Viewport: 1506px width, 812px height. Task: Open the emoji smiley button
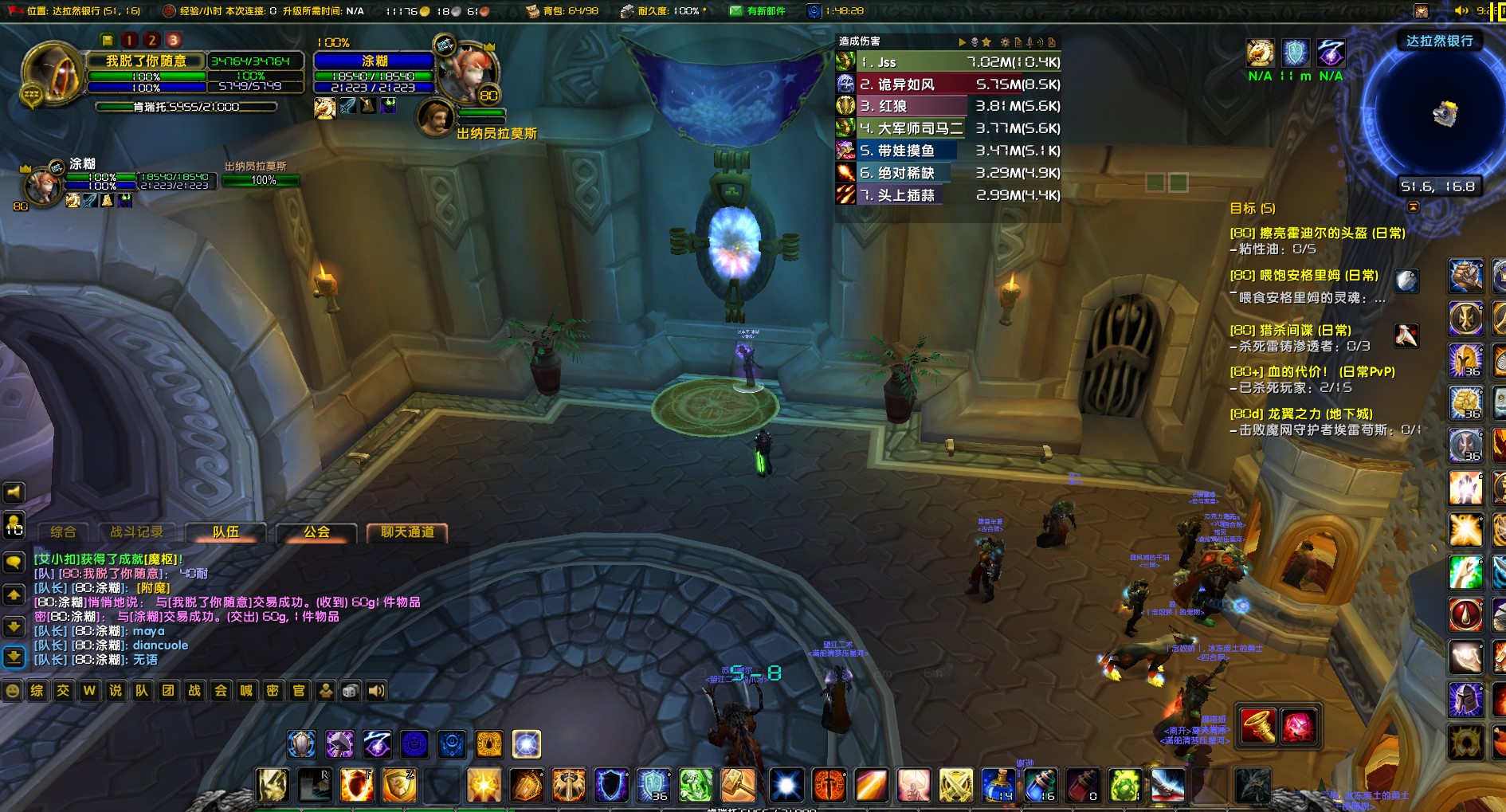click(12, 691)
